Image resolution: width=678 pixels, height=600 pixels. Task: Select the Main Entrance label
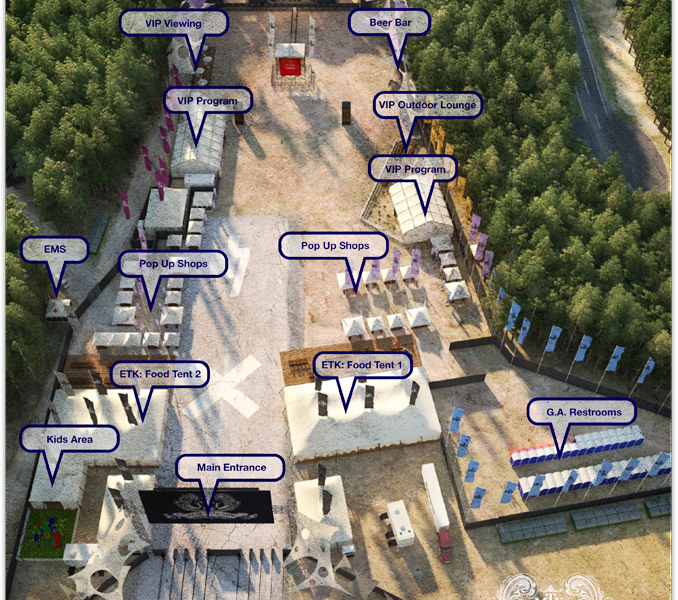(230, 468)
